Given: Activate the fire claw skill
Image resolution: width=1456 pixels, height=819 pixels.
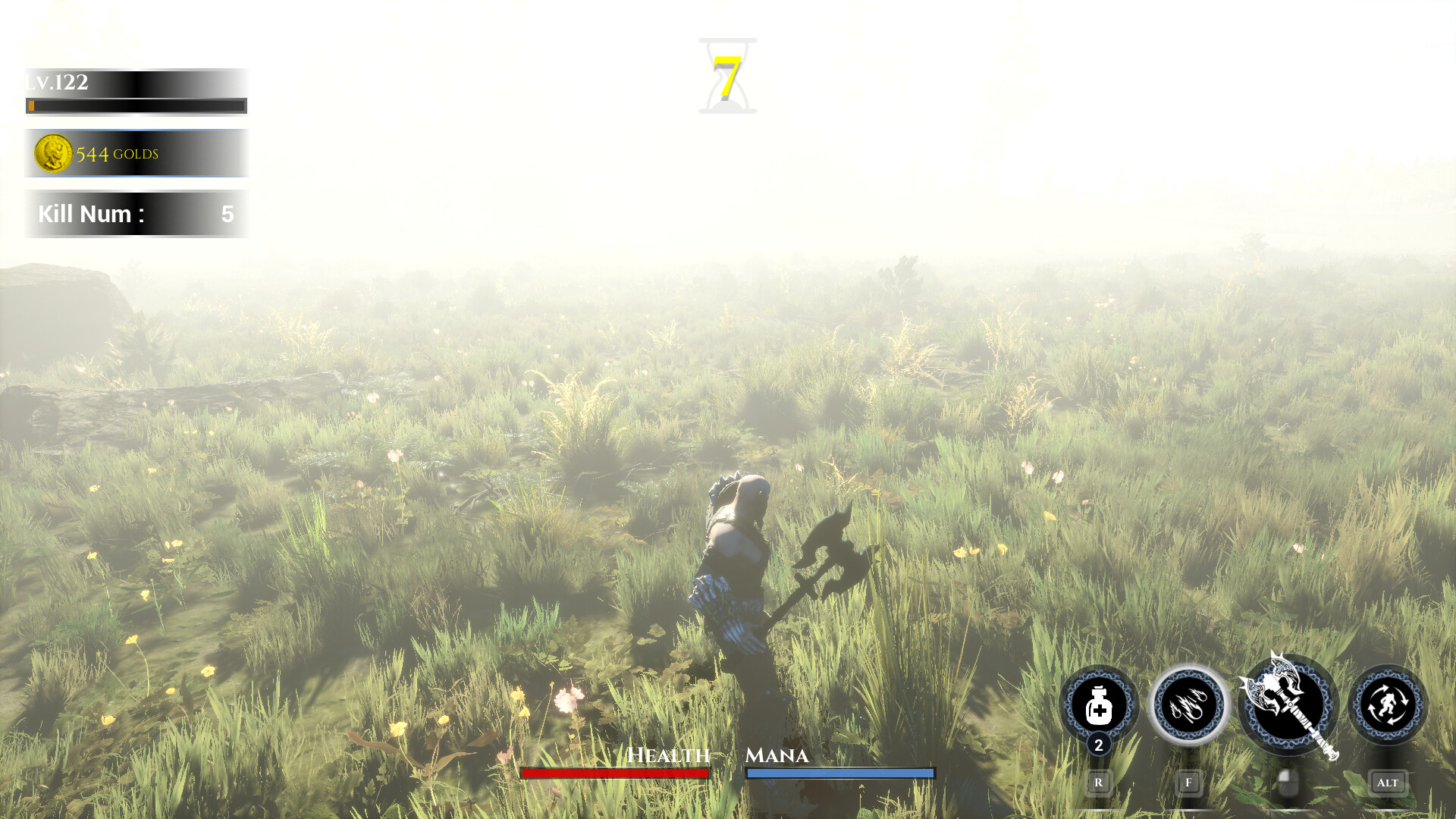Looking at the screenshot, I should pyautogui.click(x=1188, y=704).
